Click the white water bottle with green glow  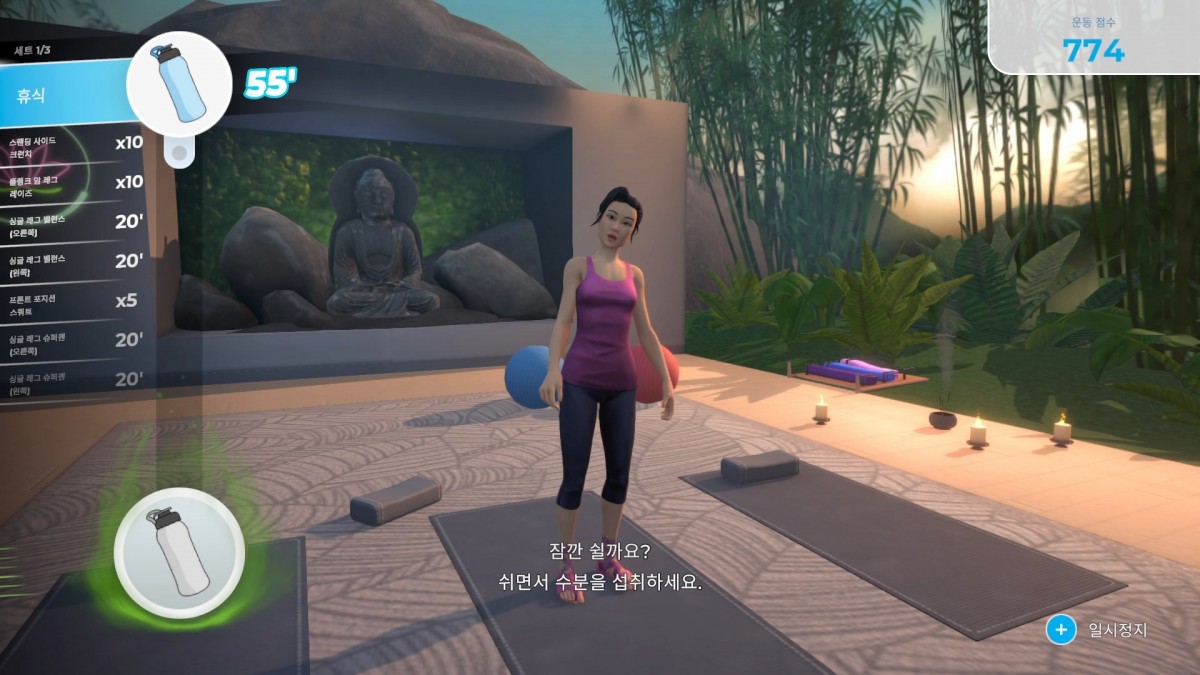click(179, 552)
